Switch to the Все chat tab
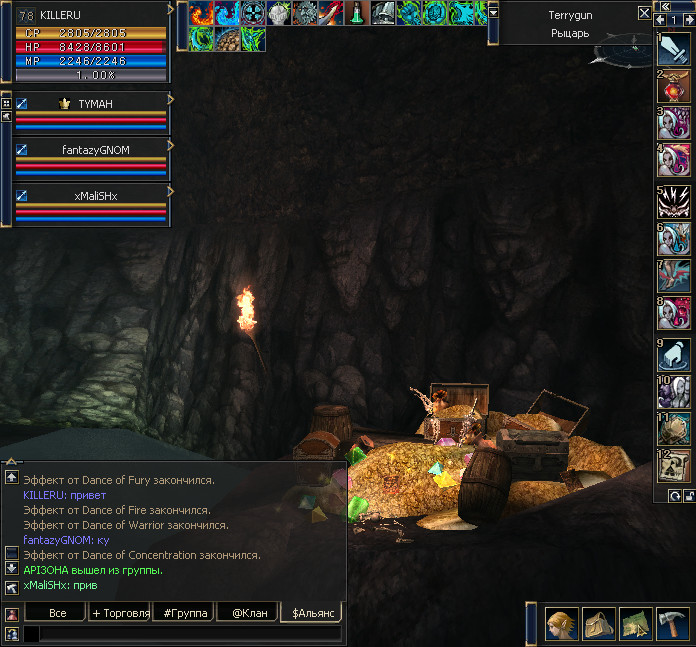696x647 pixels. 57,612
